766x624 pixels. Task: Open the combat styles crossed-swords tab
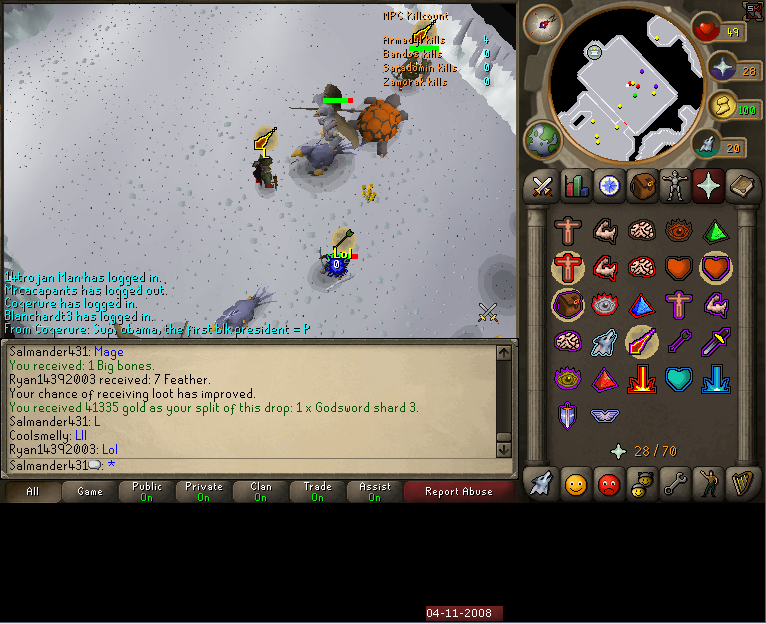543,186
